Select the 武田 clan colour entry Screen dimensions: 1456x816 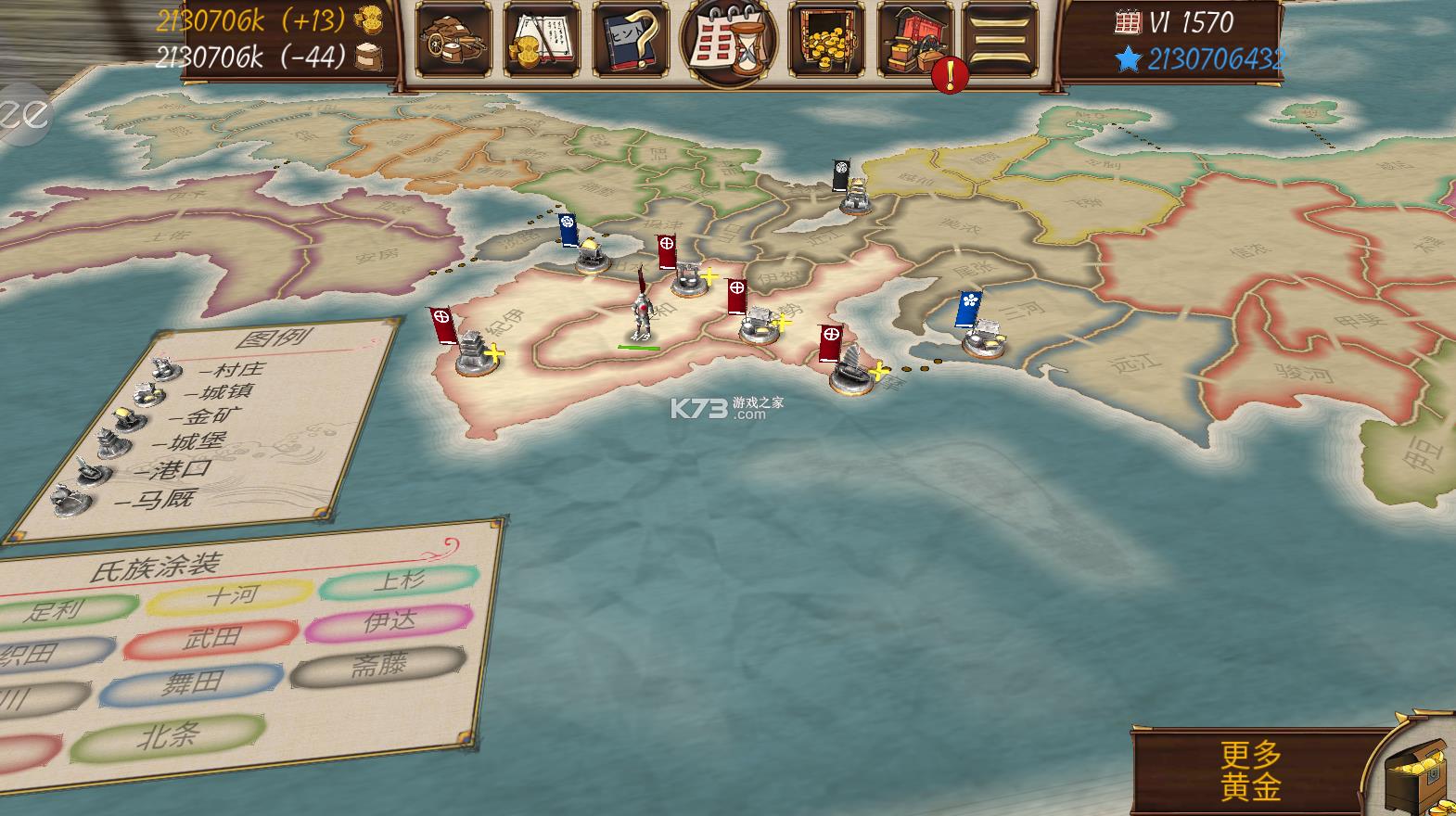[211, 638]
